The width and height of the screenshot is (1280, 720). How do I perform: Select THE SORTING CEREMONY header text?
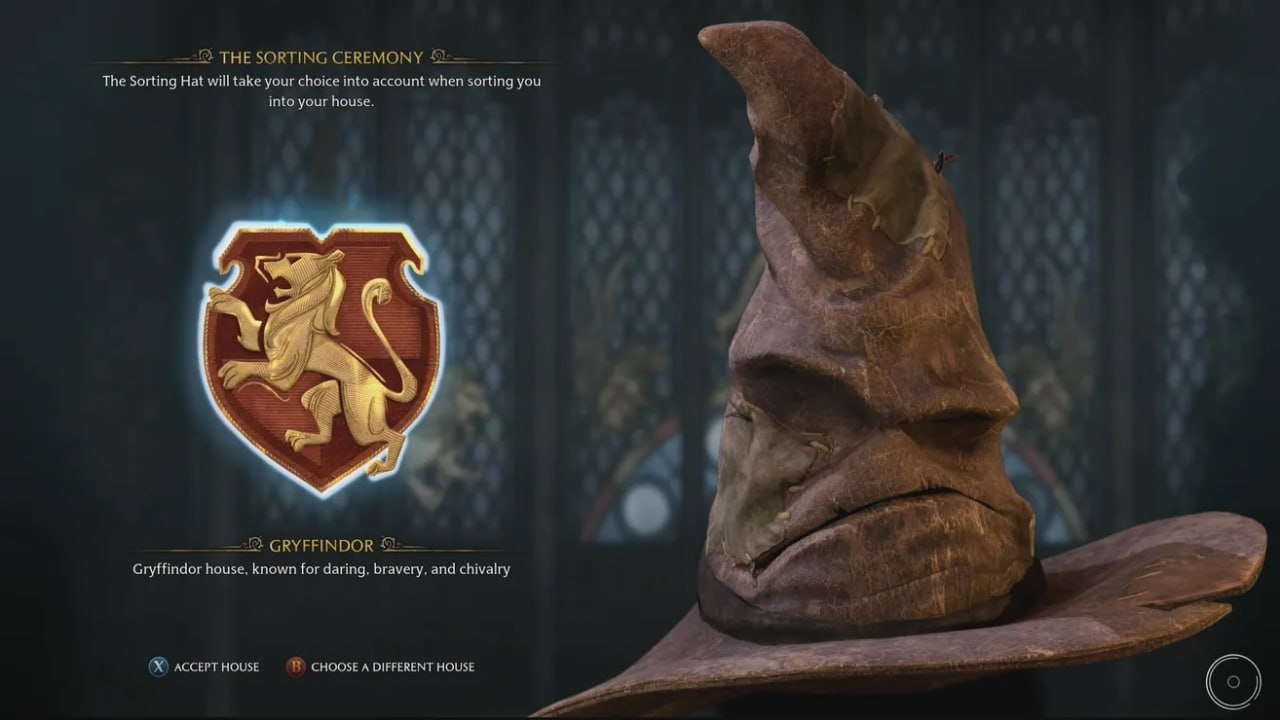[x=322, y=57]
